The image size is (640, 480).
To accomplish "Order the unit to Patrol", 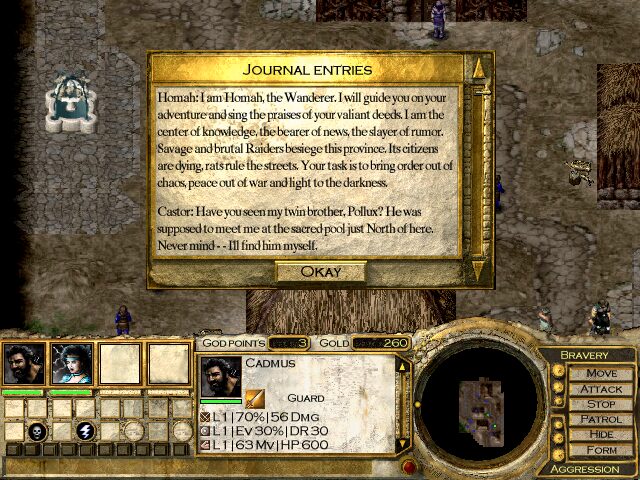I will [x=601, y=419].
